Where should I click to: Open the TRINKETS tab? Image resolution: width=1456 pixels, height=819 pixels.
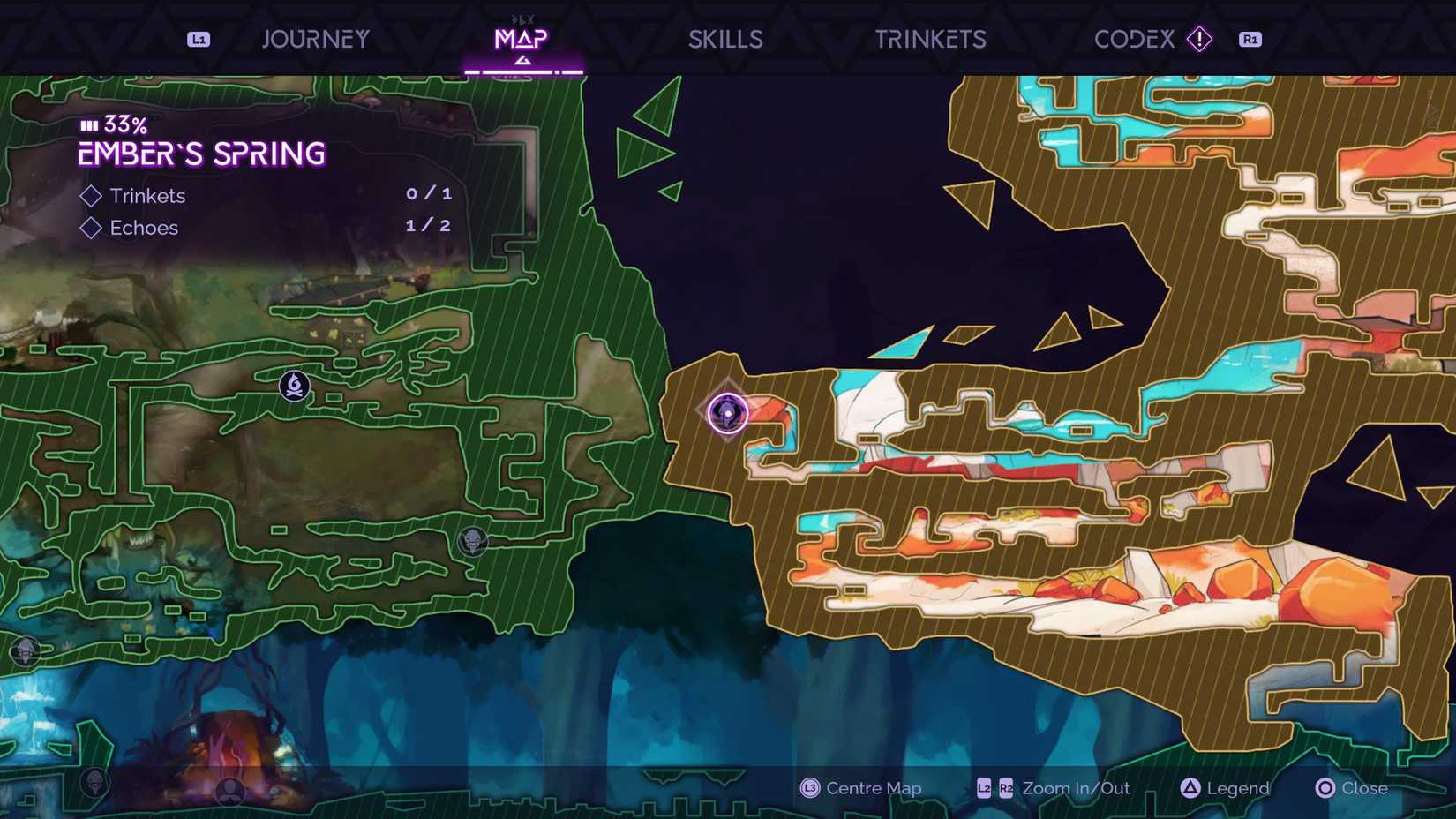(x=931, y=39)
